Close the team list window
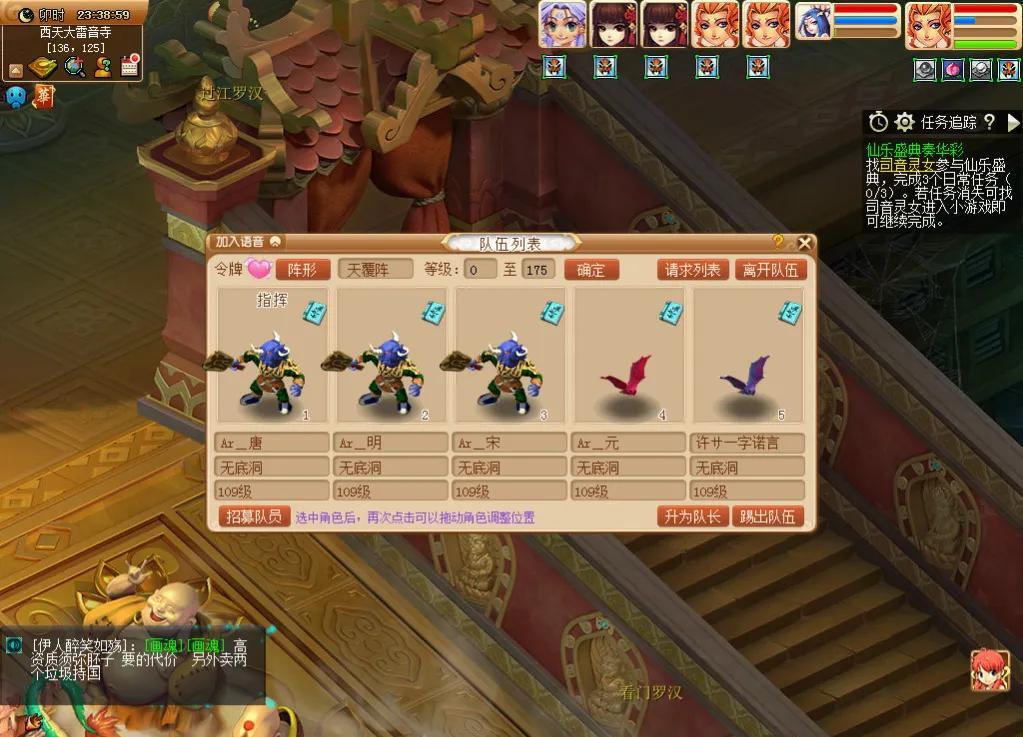This screenshot has height=737, width=1023. [x=804, y=243]
